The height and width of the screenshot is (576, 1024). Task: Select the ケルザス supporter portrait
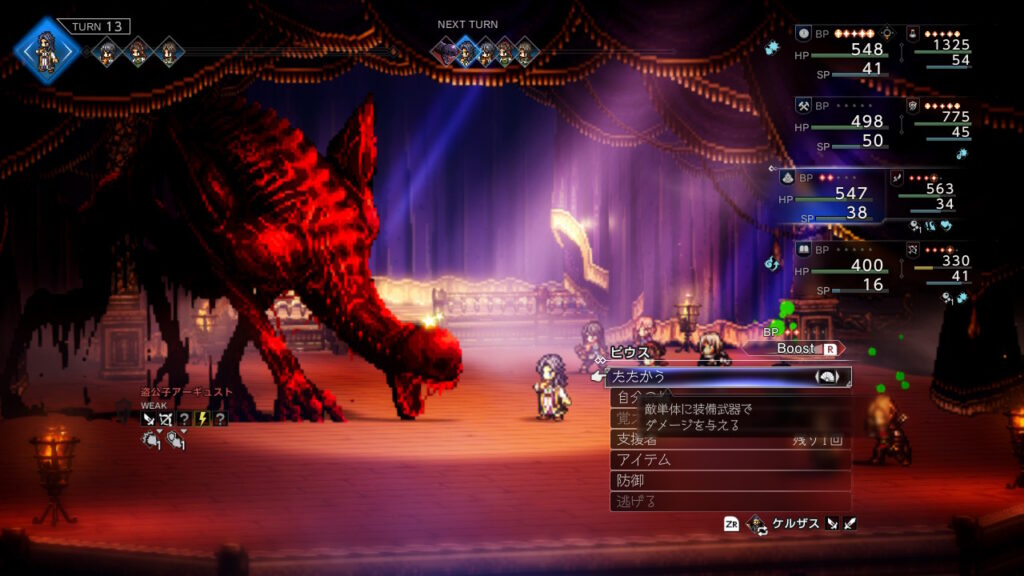click(x=757, y=523)
